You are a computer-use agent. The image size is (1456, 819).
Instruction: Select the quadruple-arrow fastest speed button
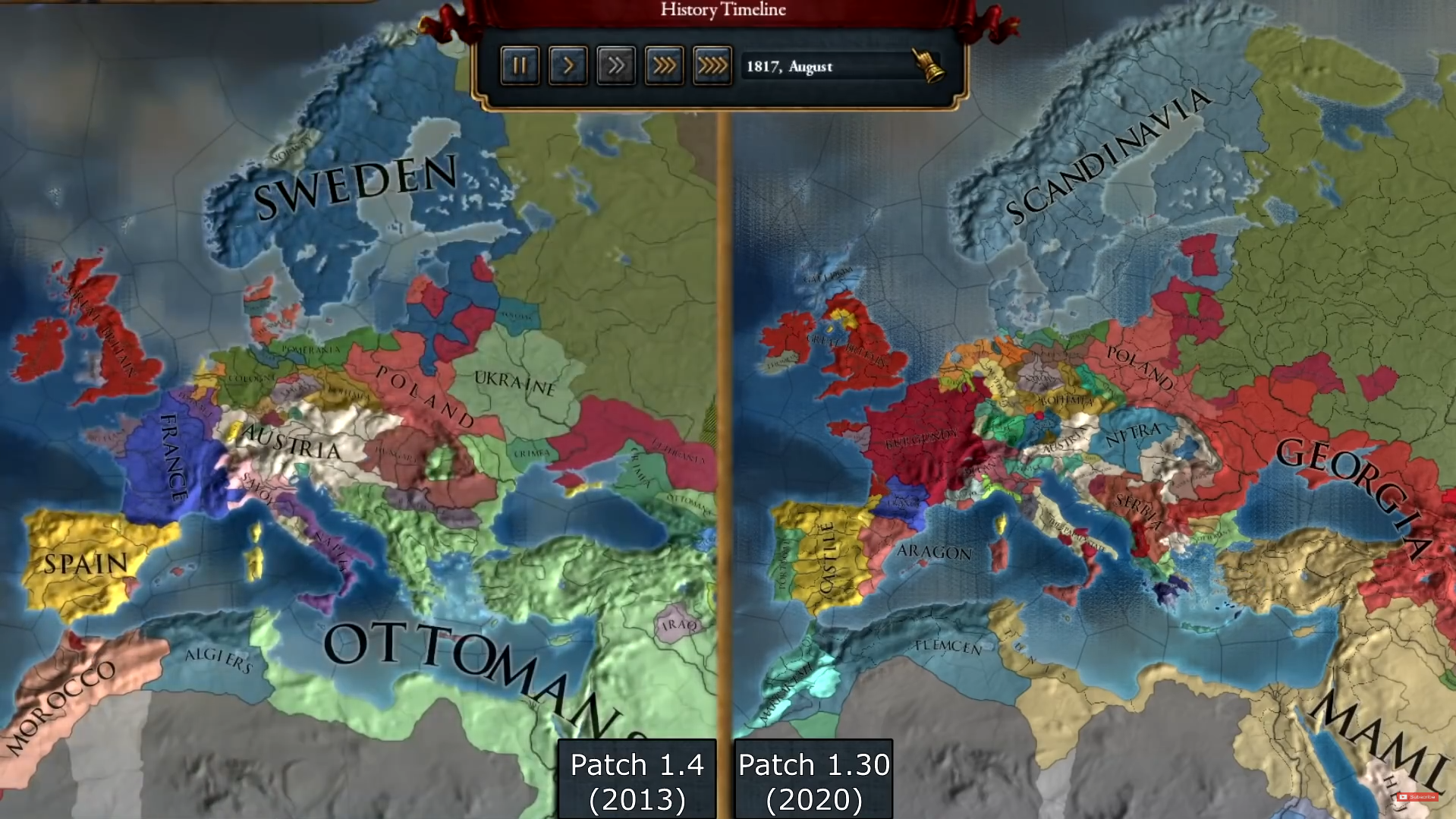coord(712,66)
